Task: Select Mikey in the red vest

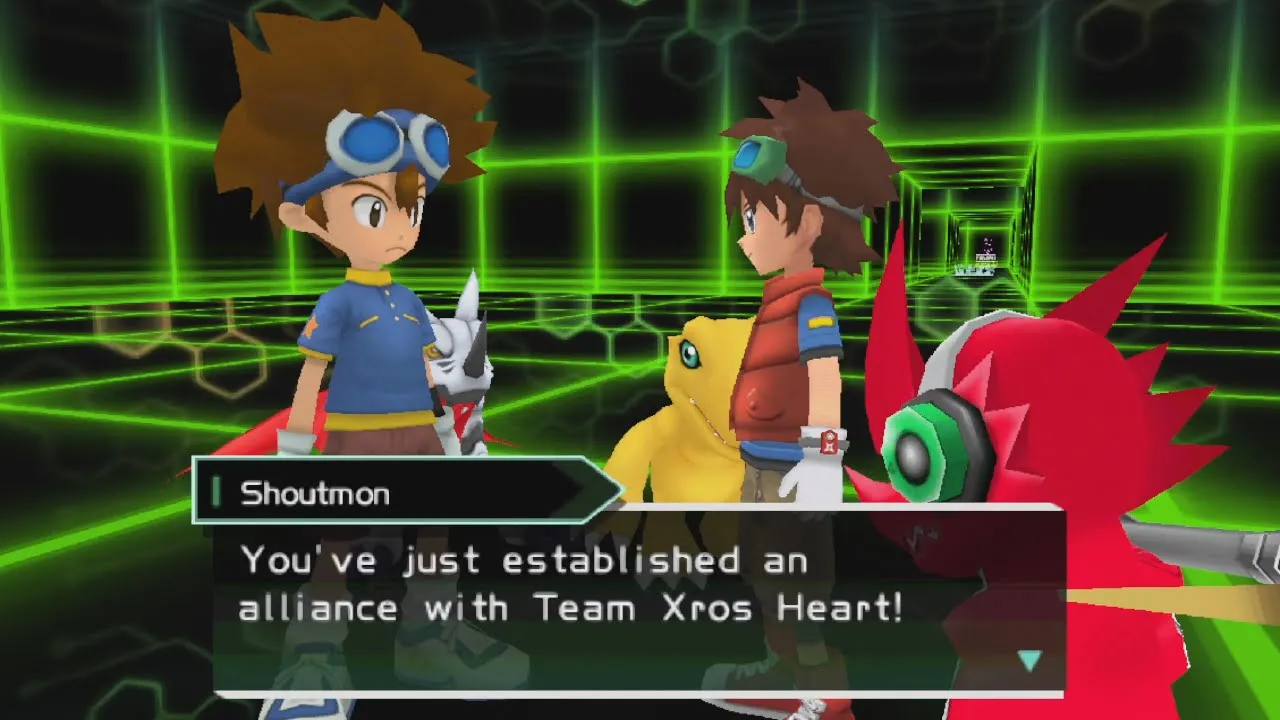Action: [x=790, y=300]
